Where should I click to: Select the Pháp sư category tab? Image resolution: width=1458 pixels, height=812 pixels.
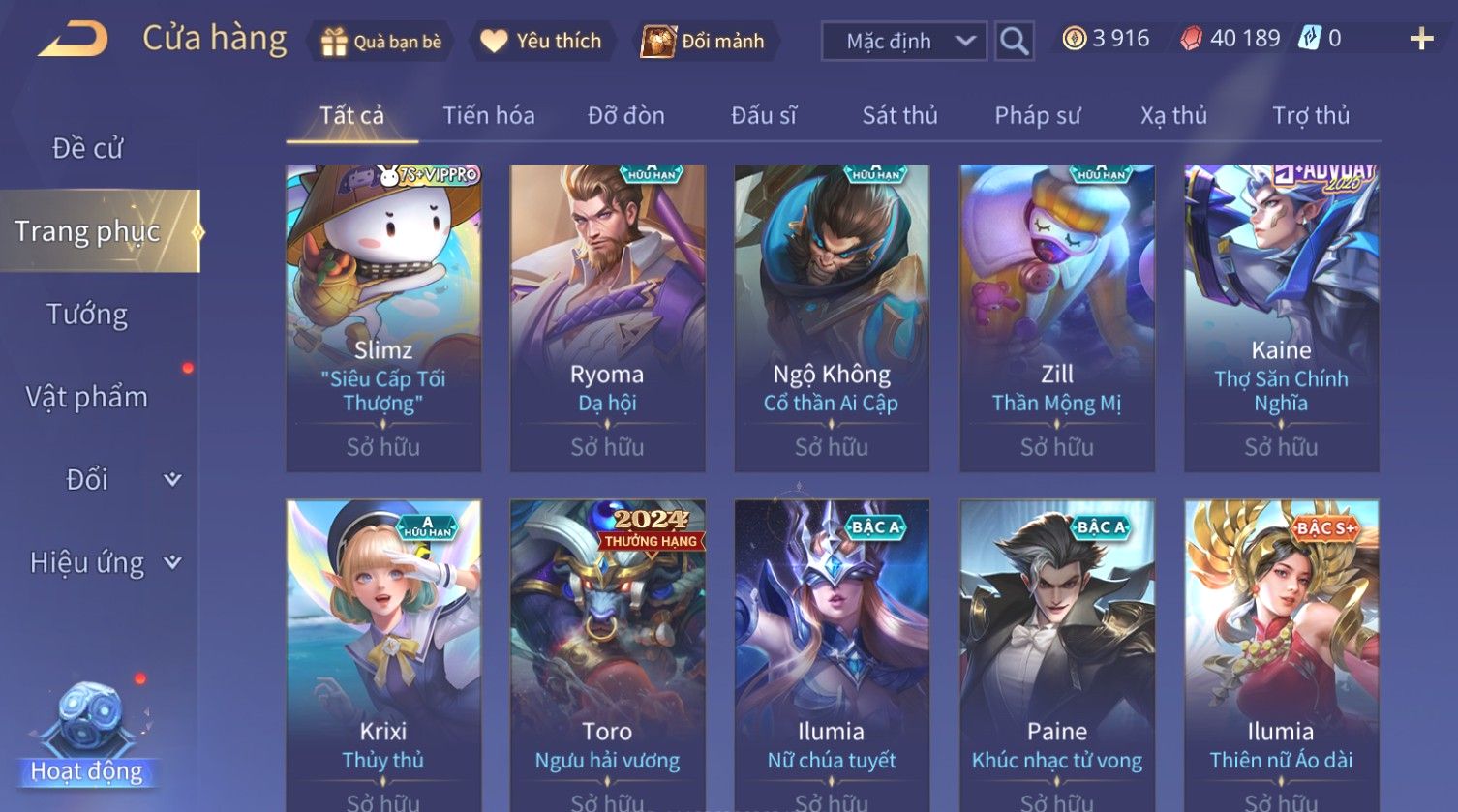pos(1037,116)
